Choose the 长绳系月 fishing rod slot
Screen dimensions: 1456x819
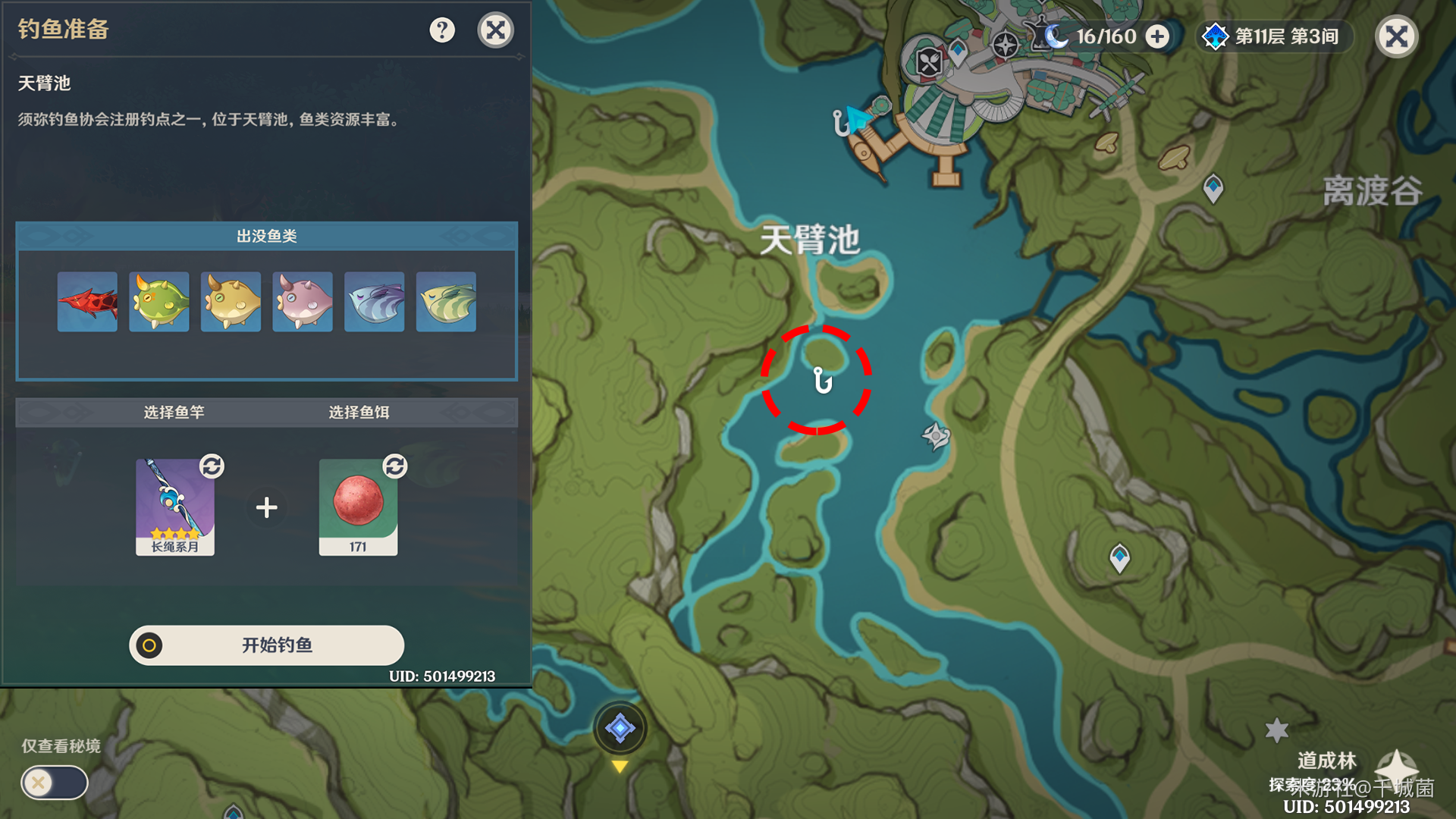[x=175, y=507]
